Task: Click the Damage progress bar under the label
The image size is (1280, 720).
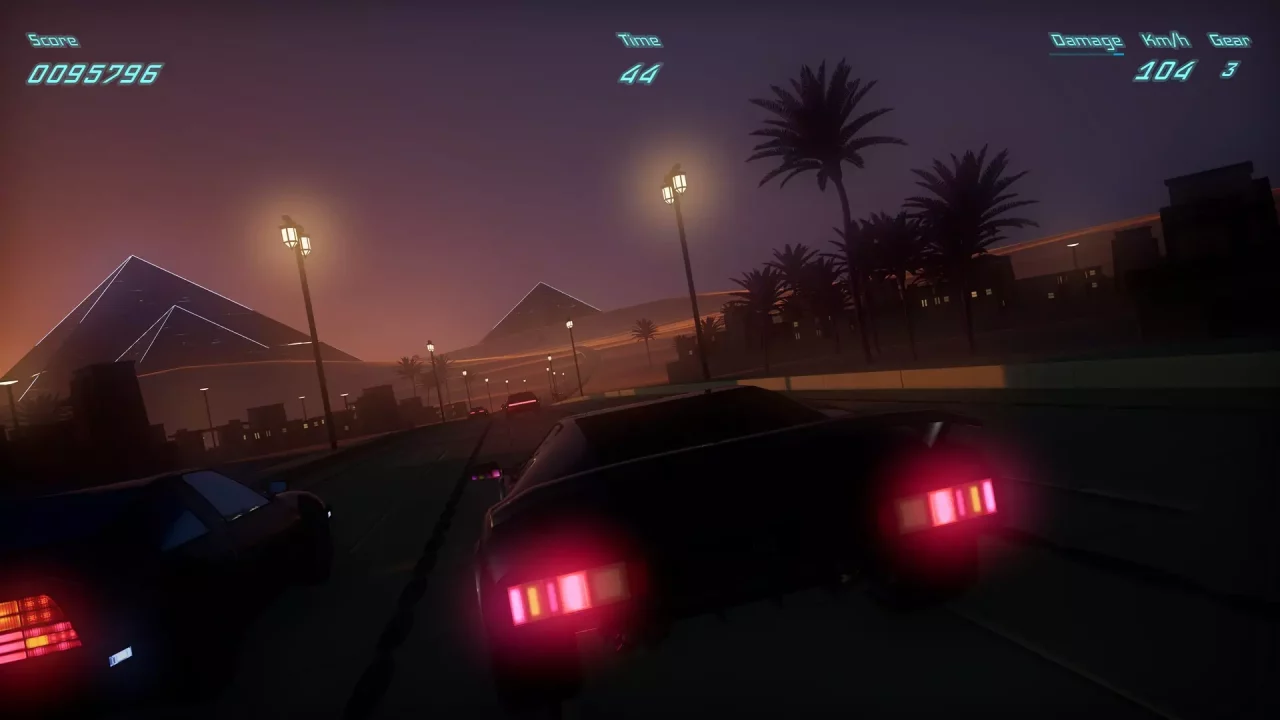Action: tap(1086, 52)
